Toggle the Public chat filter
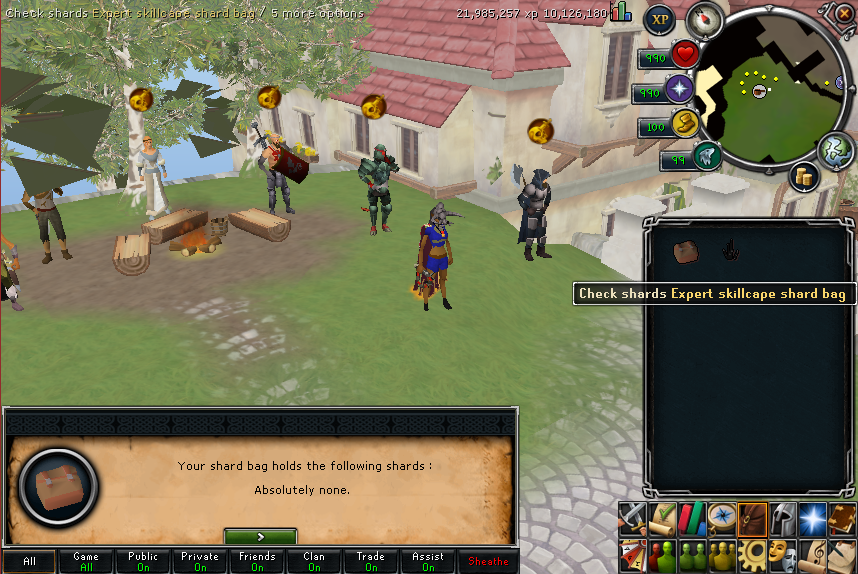The height and width of the screenshot is (574, 858). (143, 561)
